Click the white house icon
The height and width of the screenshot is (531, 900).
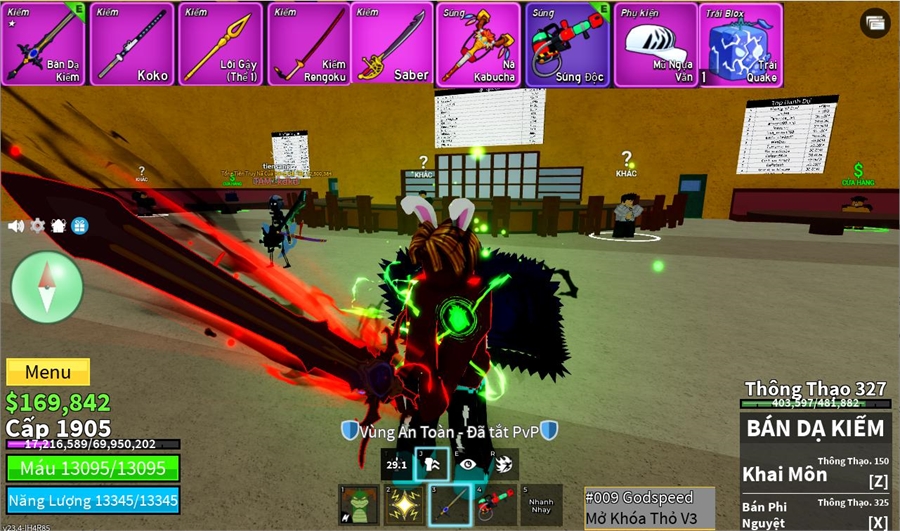point(59,226)
